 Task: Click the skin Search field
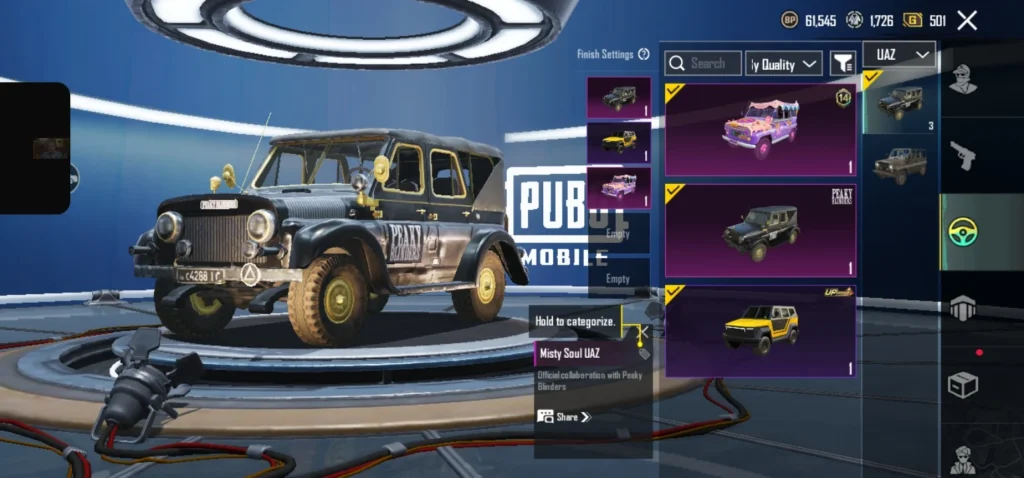tap(703, 63)
